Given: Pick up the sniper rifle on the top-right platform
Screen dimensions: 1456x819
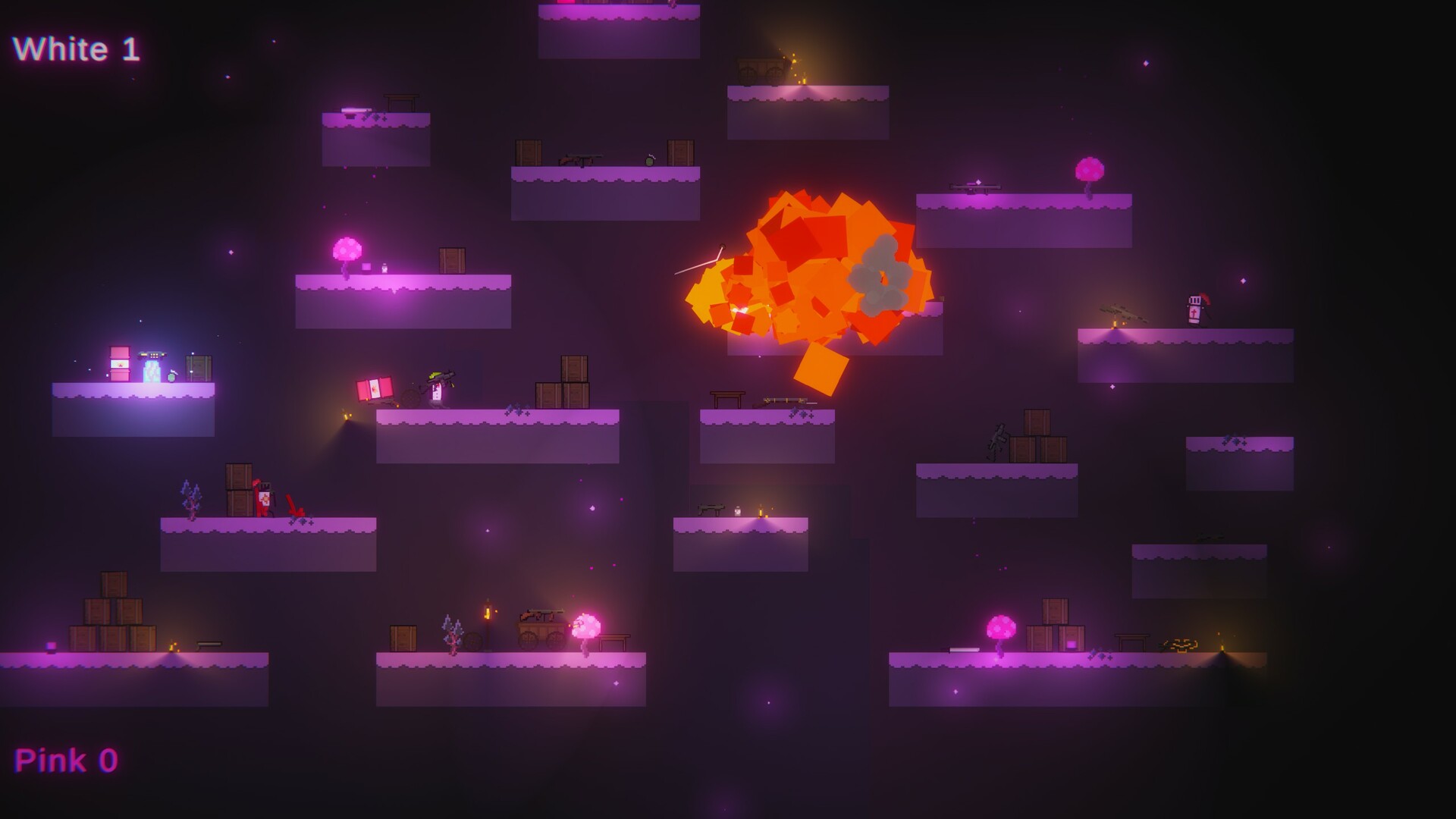Looking at the screenshot, I should [x=974, y=184].
